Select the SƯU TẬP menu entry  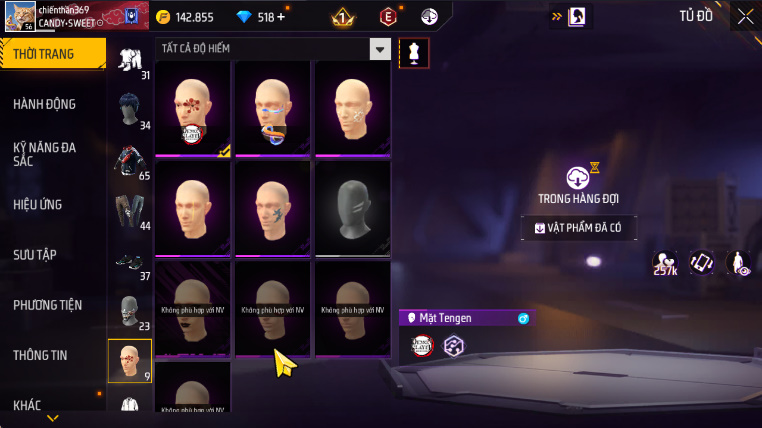(x=37, y=255)
